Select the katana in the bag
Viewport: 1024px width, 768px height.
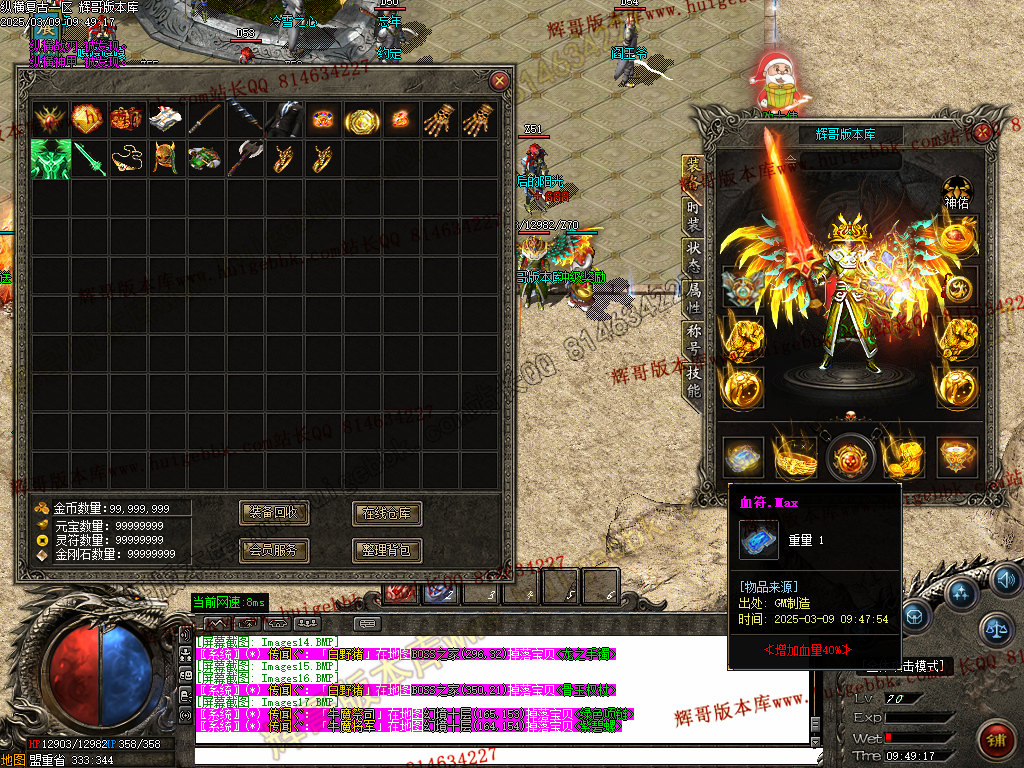pyautogui.click(x=204, y=120)
